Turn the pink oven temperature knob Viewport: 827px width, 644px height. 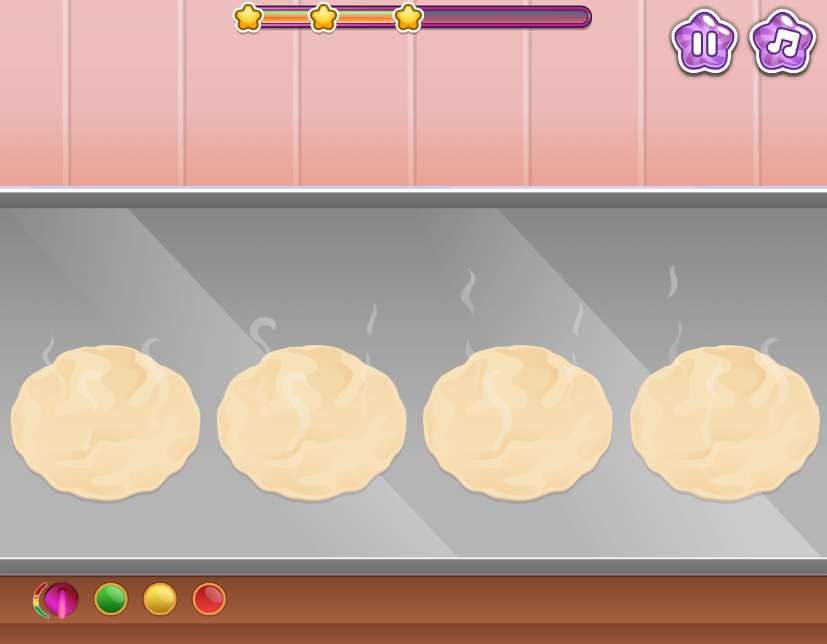point(59,599)
